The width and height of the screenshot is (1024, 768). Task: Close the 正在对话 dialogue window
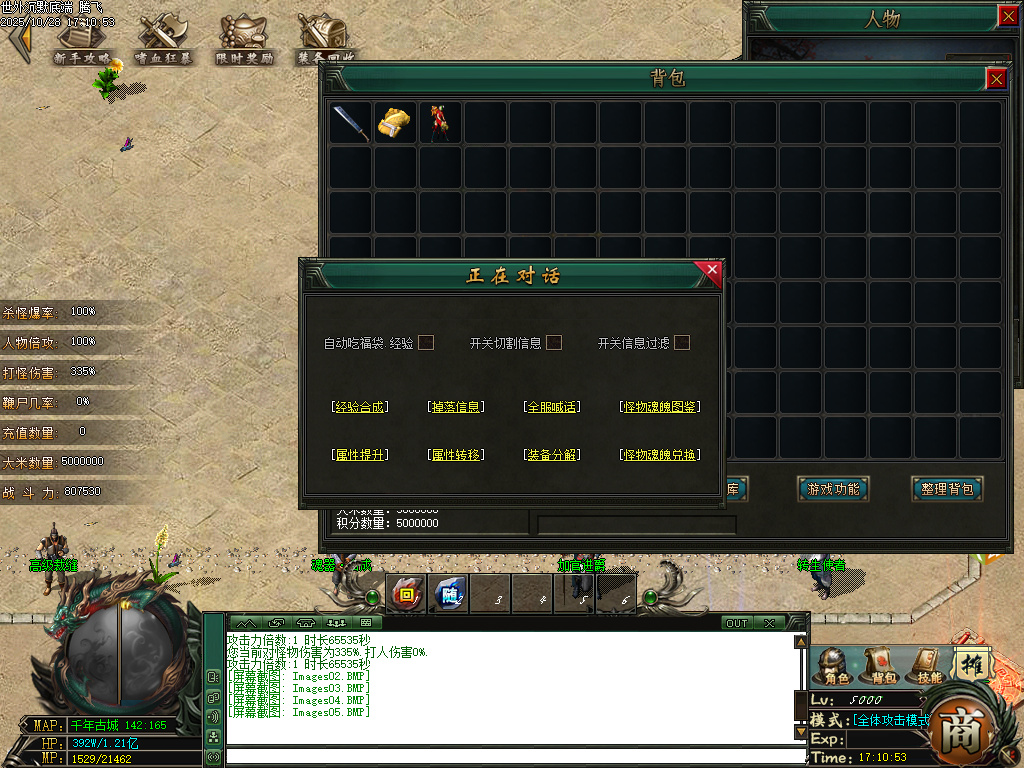pos(712,269)
